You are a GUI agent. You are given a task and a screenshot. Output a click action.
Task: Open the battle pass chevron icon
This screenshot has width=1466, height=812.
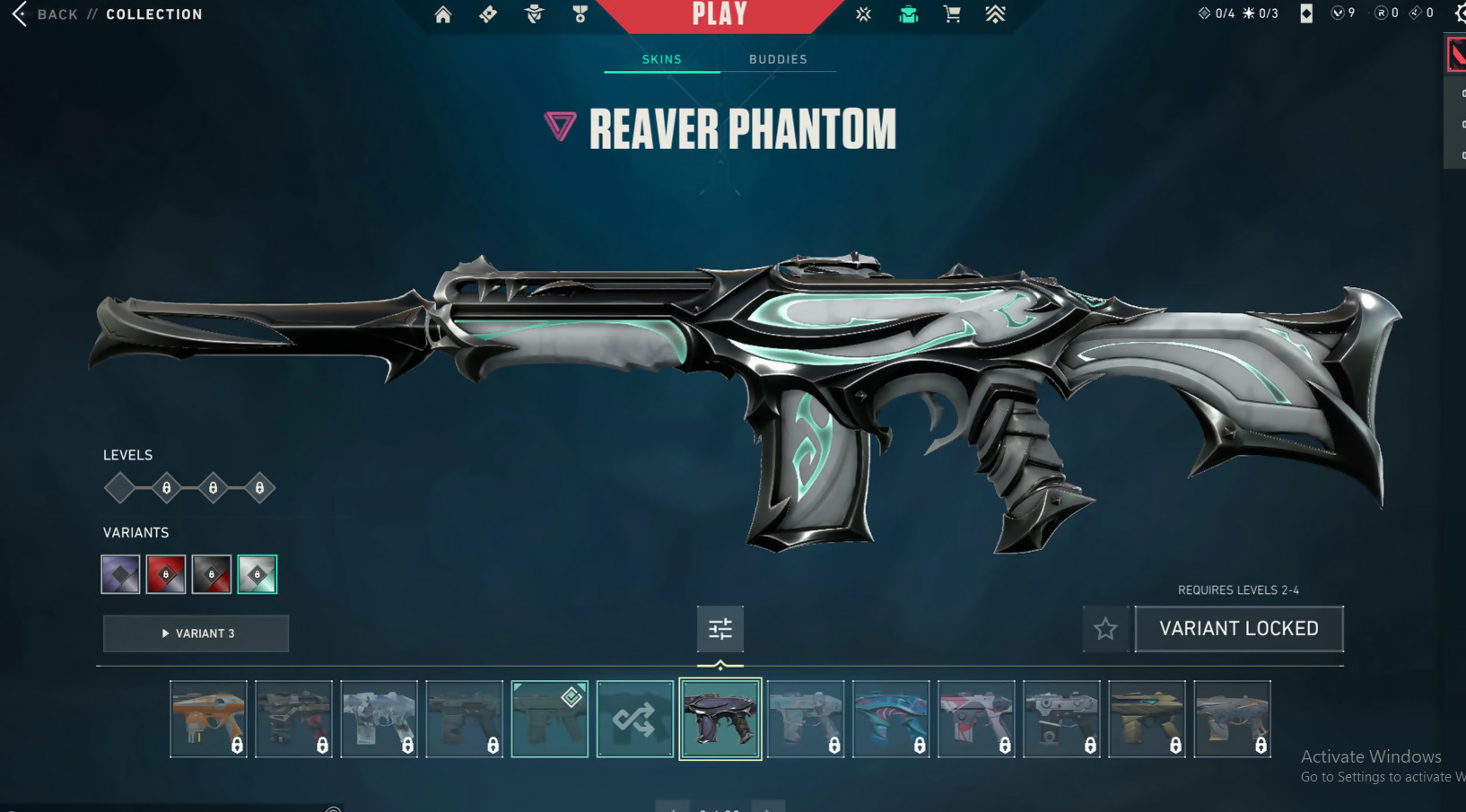click(x=995, y=14)
